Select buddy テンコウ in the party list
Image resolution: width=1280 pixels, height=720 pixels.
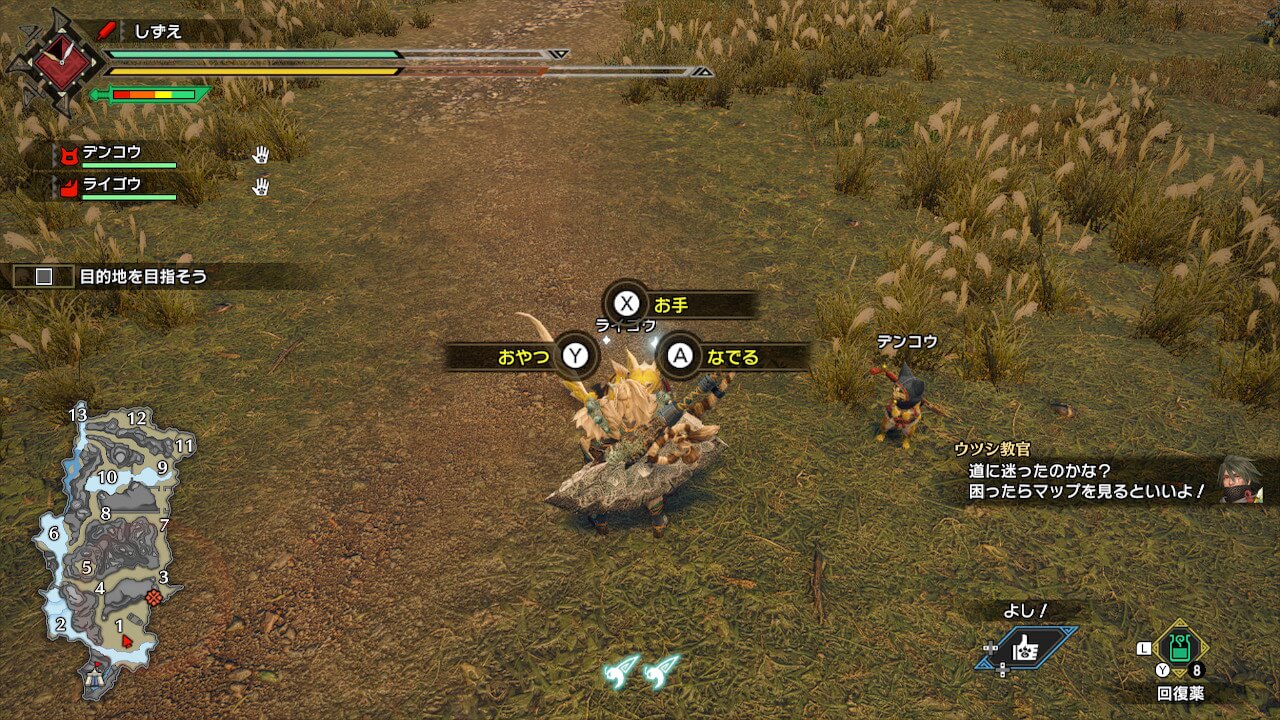pyautogui.click(x=112, y=153)
